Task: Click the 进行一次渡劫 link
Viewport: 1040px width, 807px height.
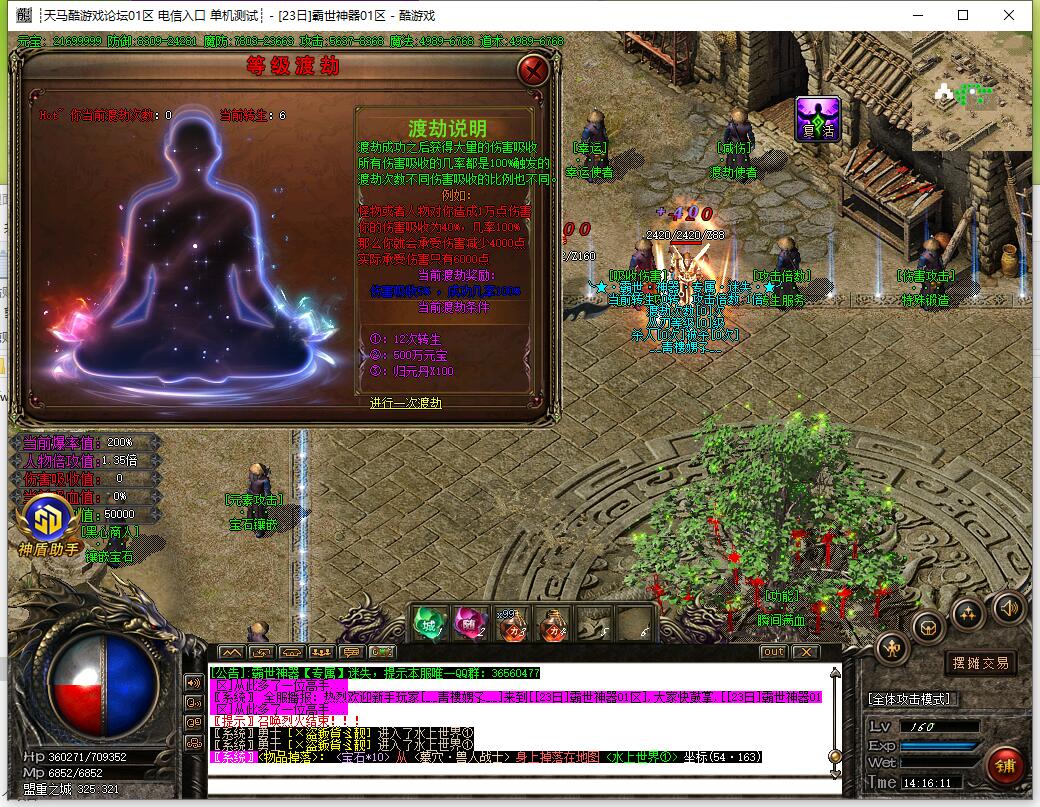Action: click(405, 403)
